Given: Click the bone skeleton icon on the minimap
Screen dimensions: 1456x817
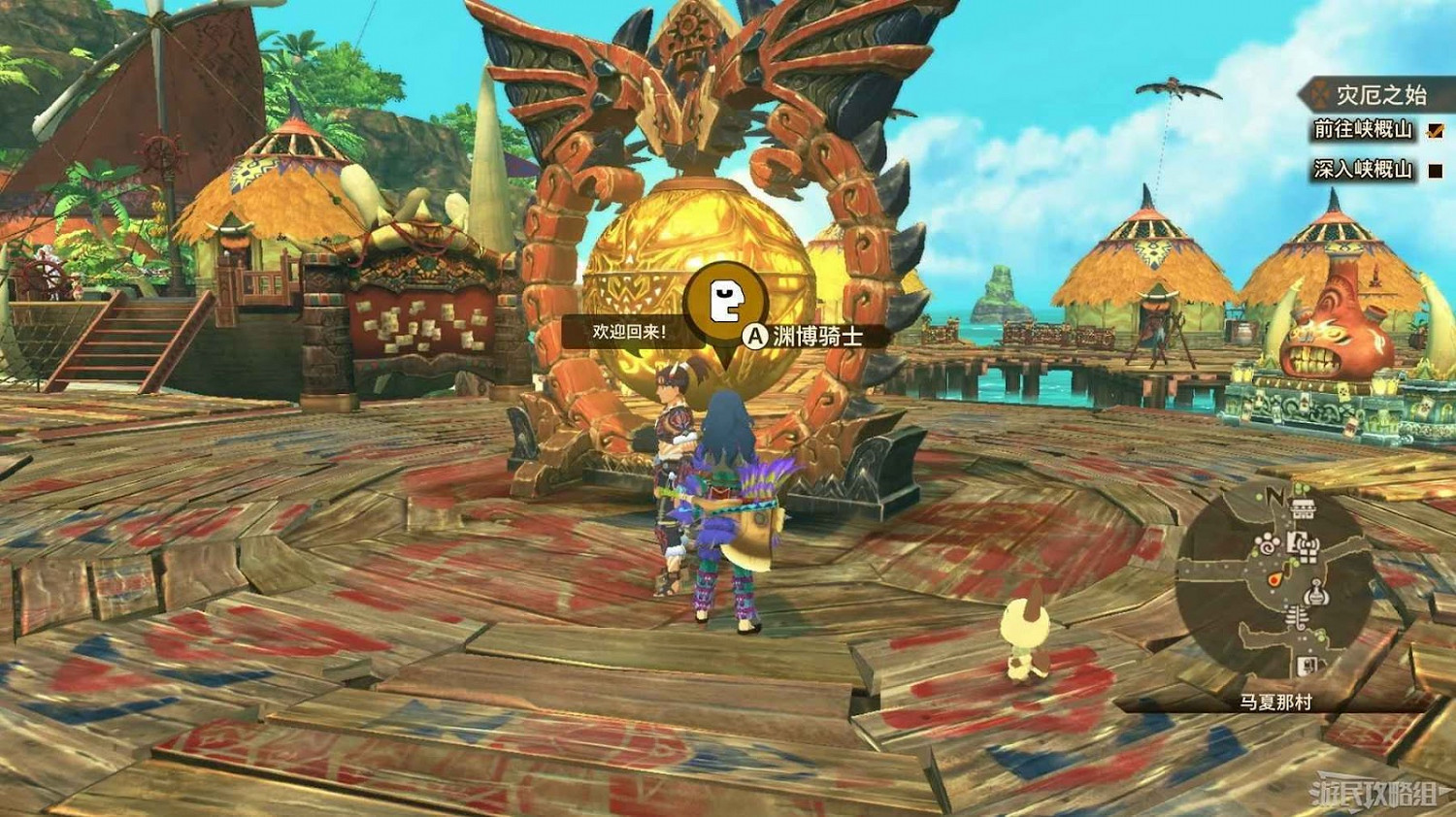Looking at the screenshot, I should coord(1297,615).
